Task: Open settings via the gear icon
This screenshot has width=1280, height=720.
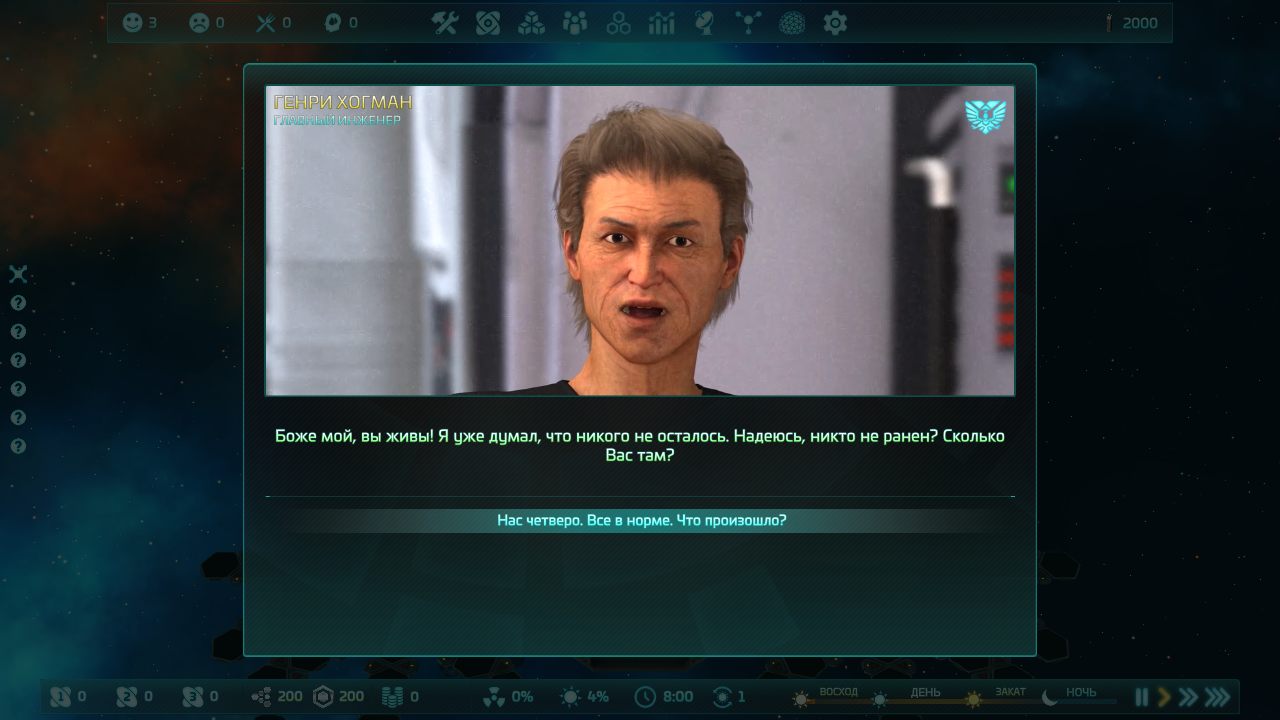Action: coord(835,23)
